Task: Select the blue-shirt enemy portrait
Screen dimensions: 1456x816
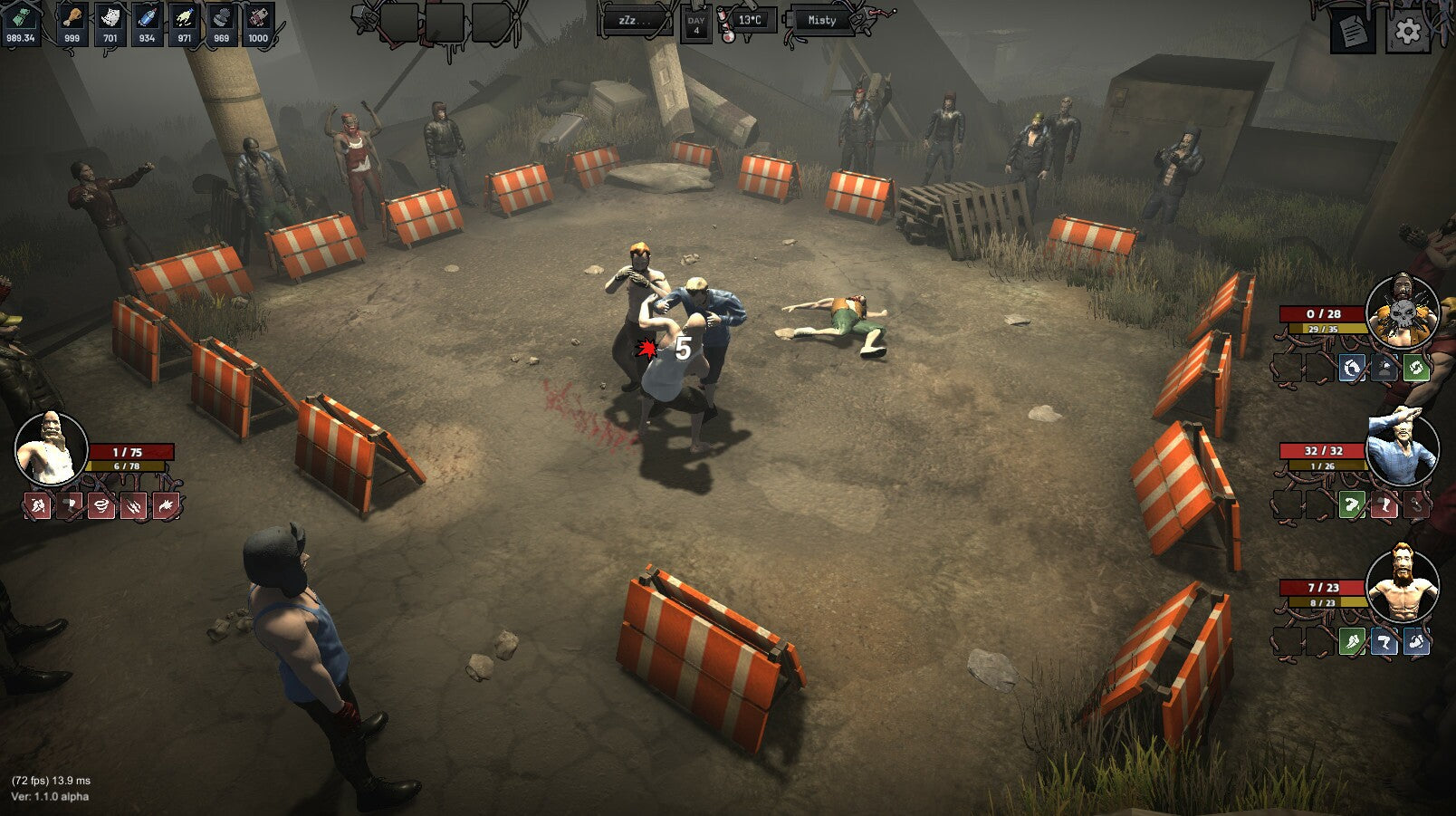Action: point(1402,449)
